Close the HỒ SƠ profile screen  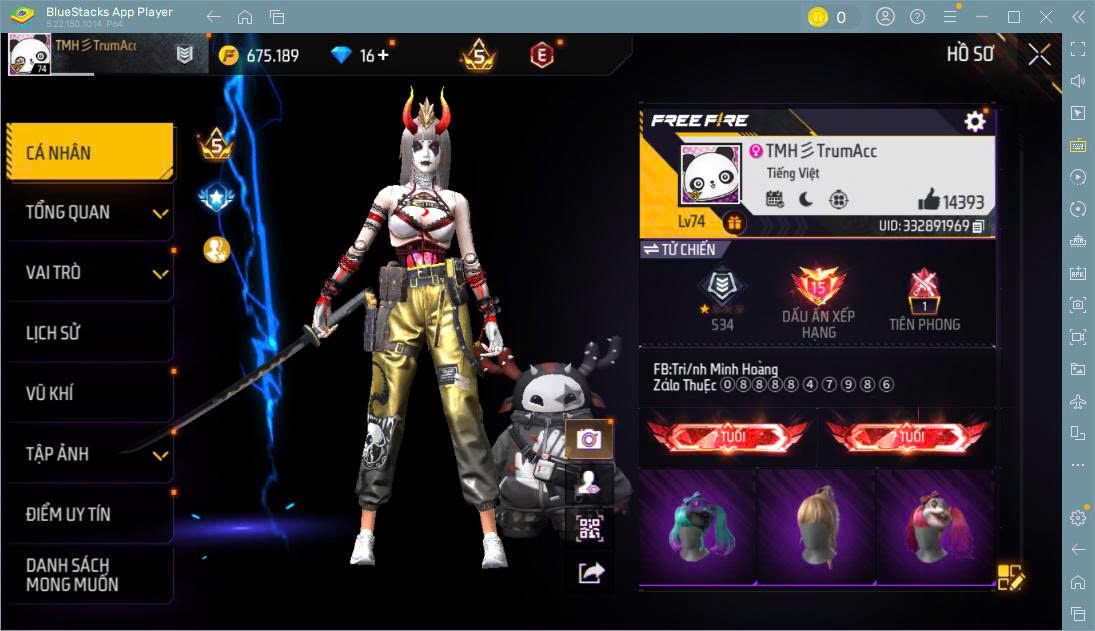click(1039, 54)
